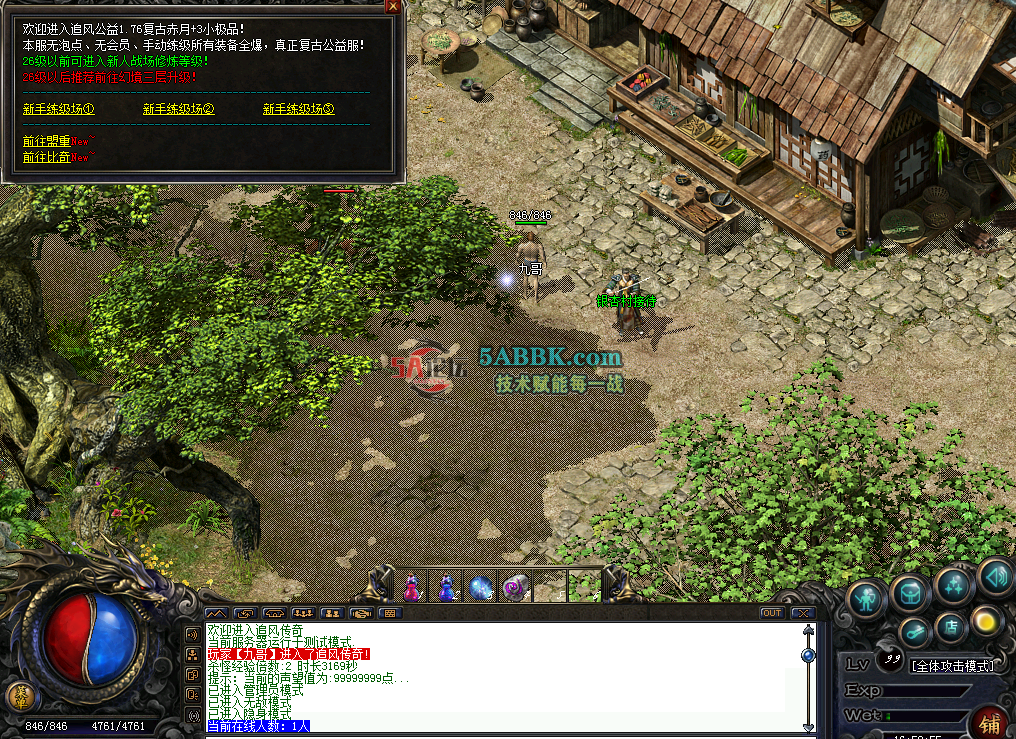Open the 店 shop round button
This screenshot has height=739, width=1016.
point(951,628)
